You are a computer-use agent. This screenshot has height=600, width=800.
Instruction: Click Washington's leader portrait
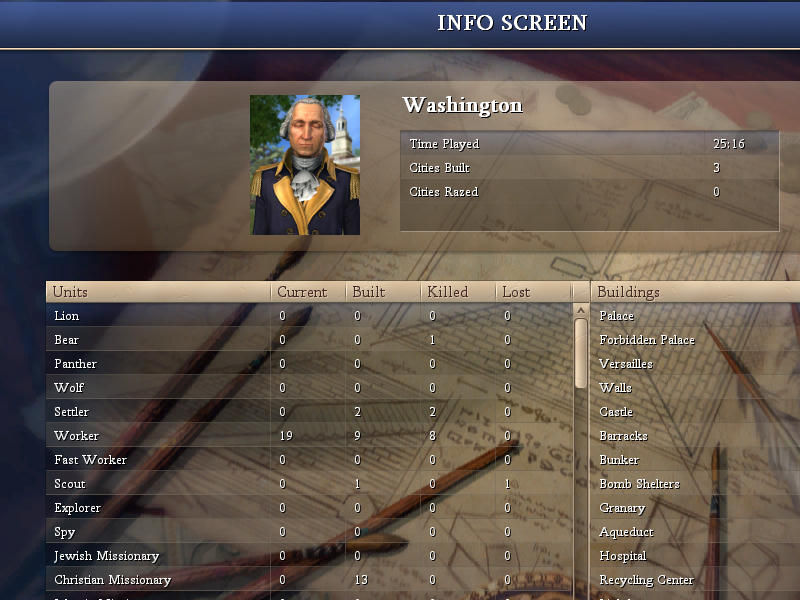click(x=305, y=165)
